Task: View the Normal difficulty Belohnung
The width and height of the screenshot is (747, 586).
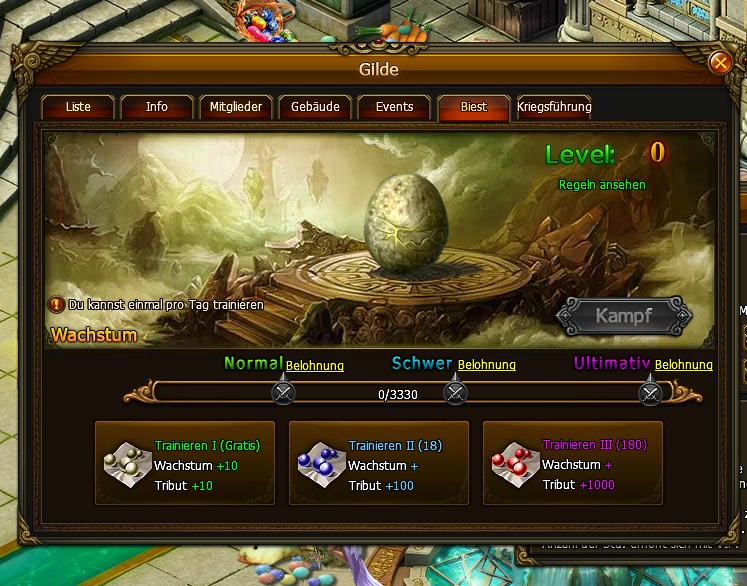Action: pyautogui.click(x=315, y=366)
